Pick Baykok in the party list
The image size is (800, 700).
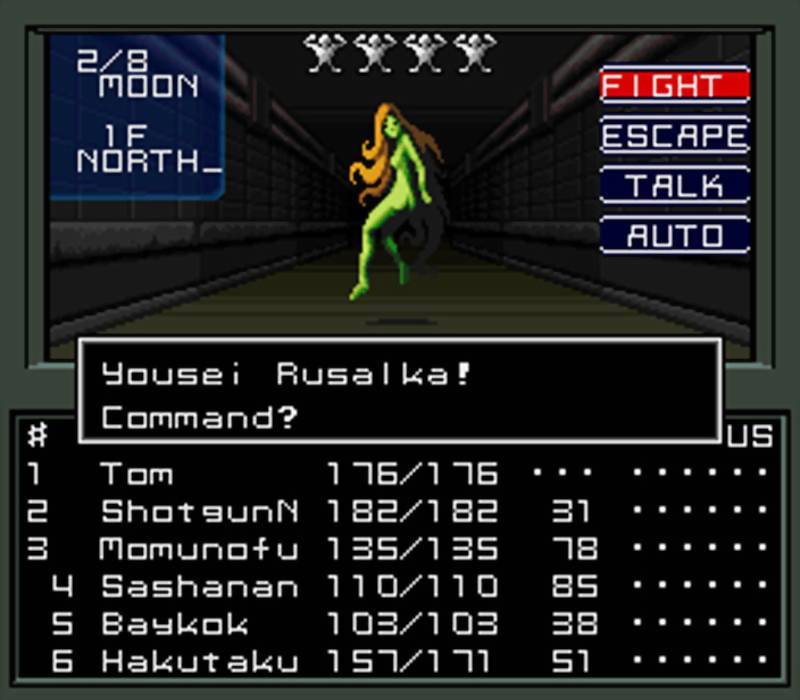click(175, 624)
